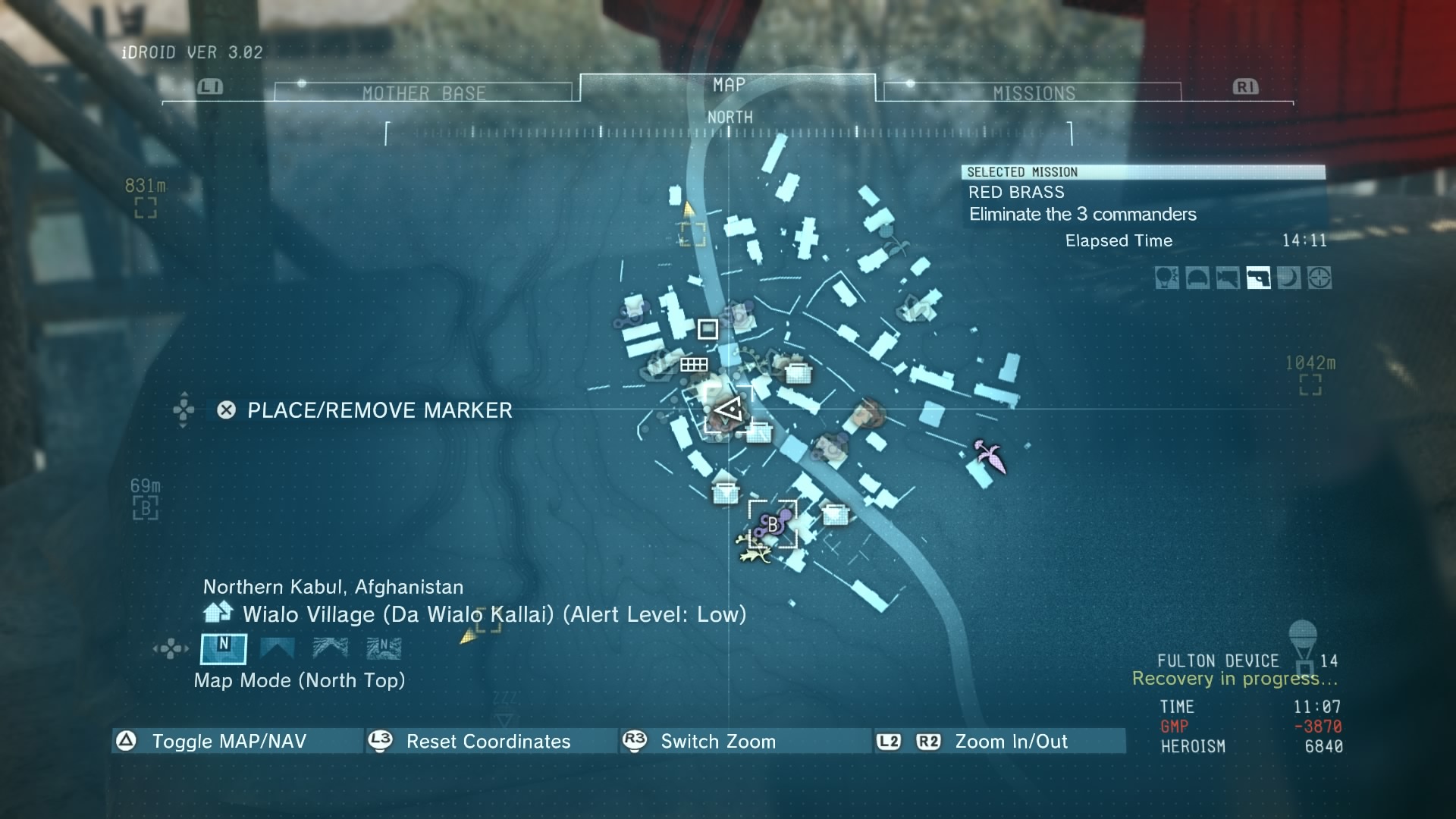Screen dimensions: 1456x819
Task: Select the crosshair task icon
Action: point(1319,278)
